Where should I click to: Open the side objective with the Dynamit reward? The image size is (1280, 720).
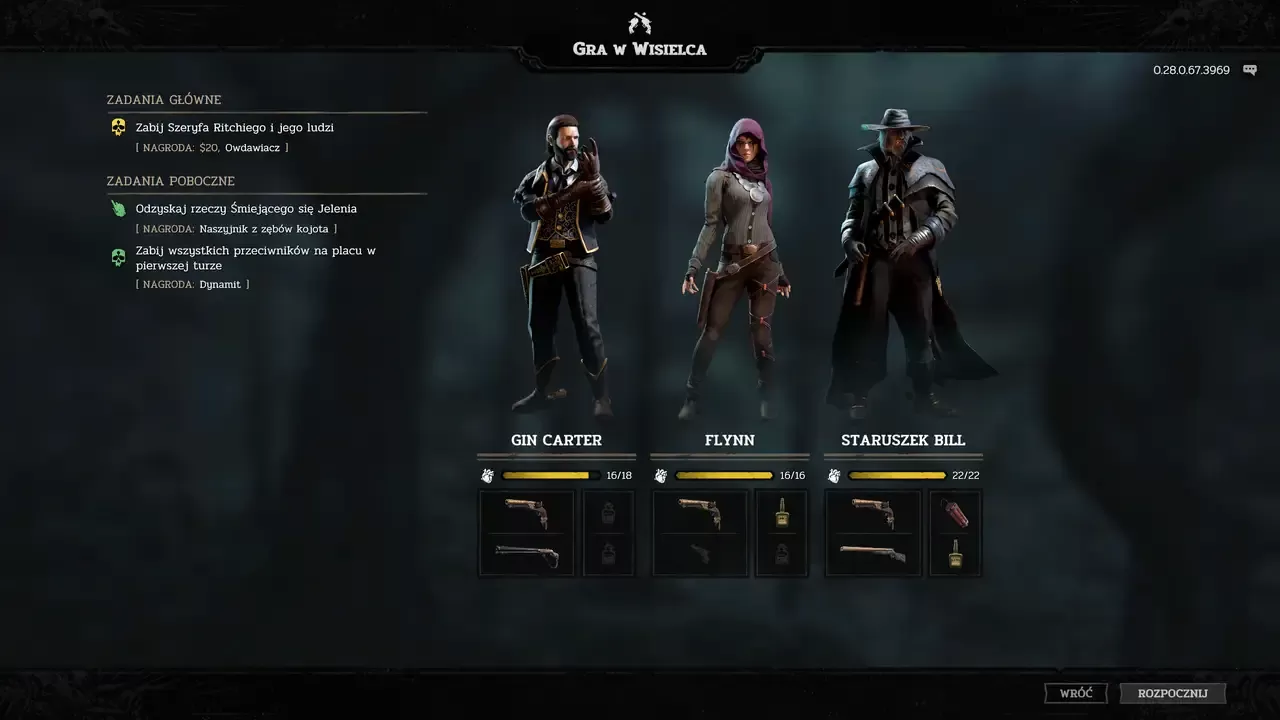255,258
